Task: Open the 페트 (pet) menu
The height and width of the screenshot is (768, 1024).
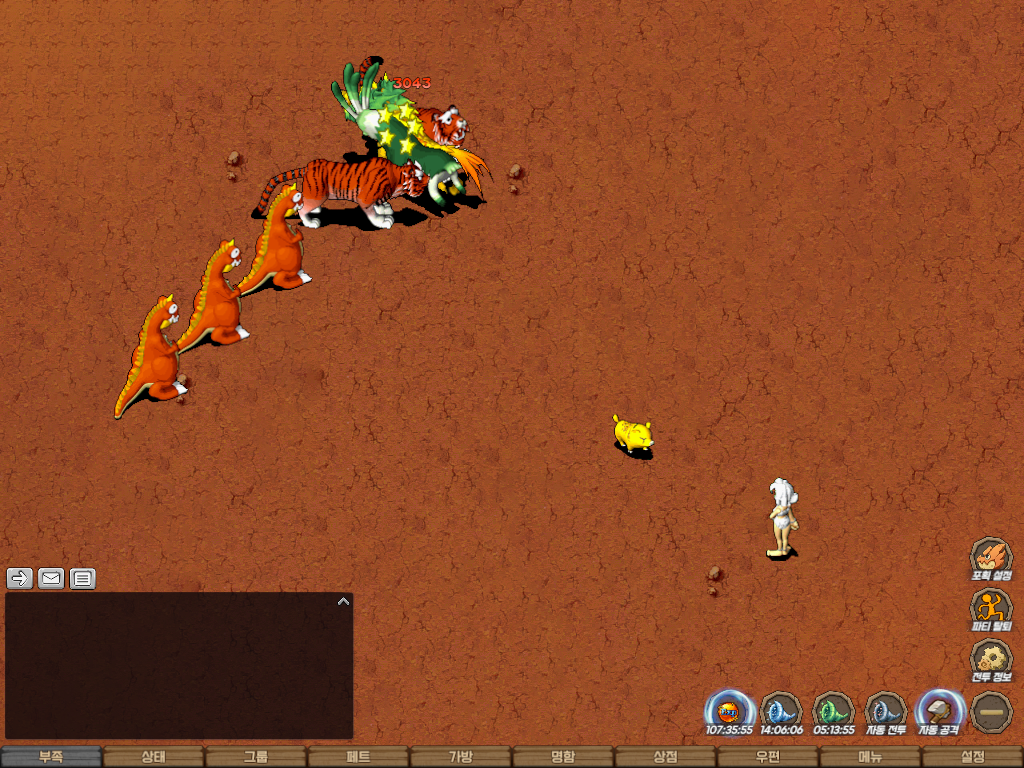Action: [358, 757]
